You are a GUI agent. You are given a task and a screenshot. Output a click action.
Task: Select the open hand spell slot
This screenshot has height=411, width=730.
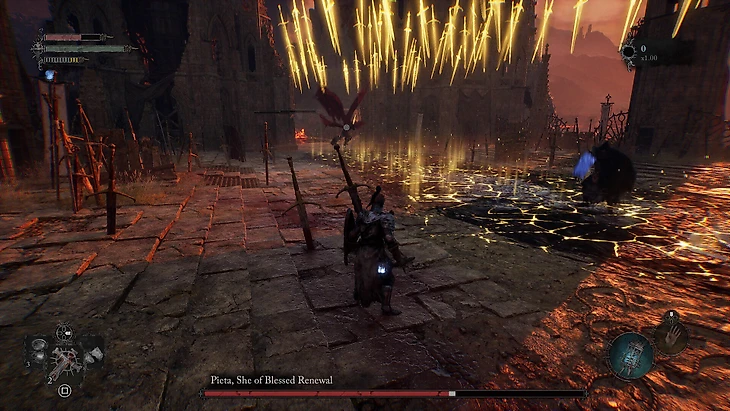tap(671, 334)
